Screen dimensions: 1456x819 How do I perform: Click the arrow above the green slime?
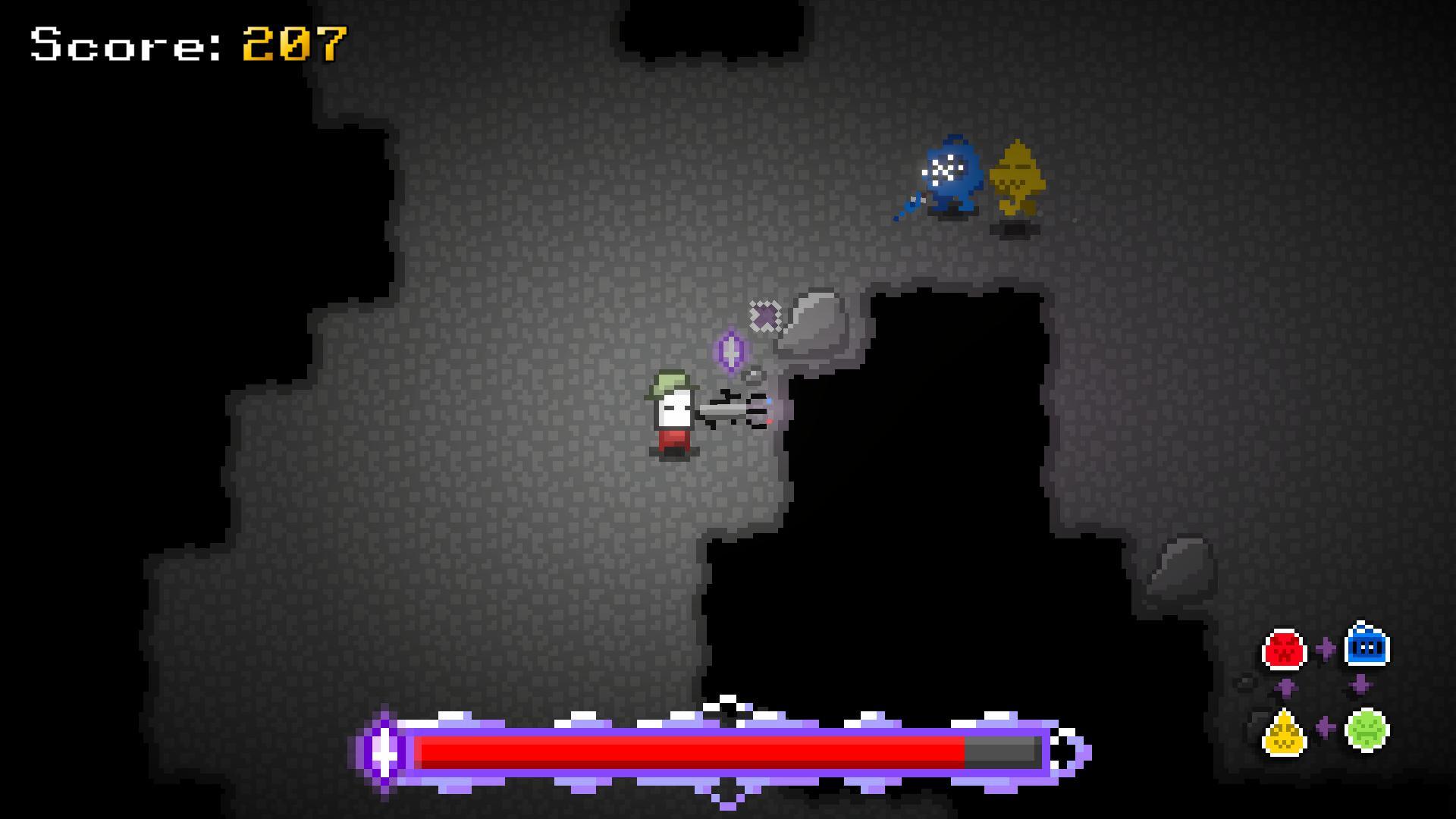click(1360, 683)
